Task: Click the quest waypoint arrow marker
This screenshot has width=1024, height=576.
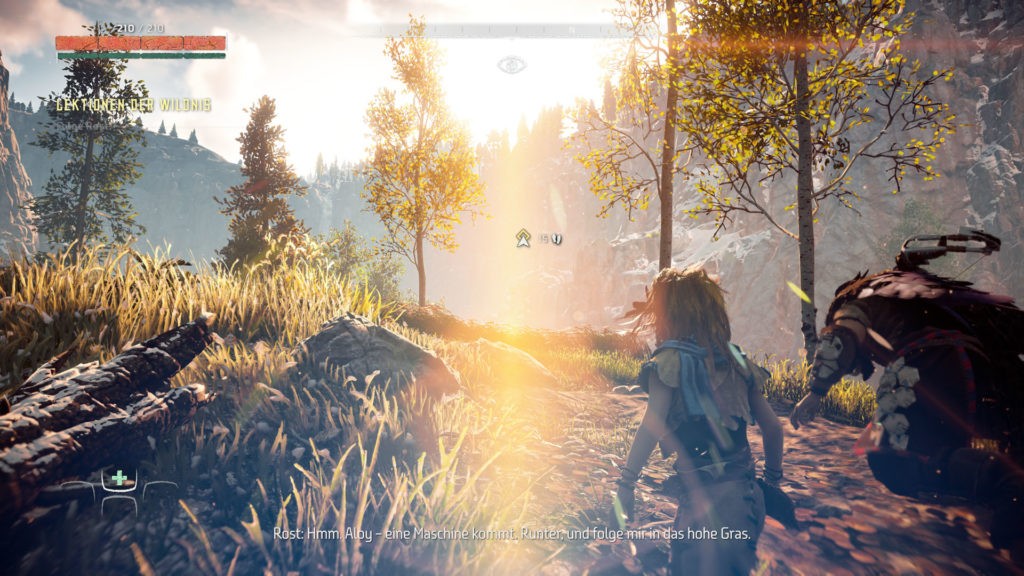Action: [x=522, y=238]
